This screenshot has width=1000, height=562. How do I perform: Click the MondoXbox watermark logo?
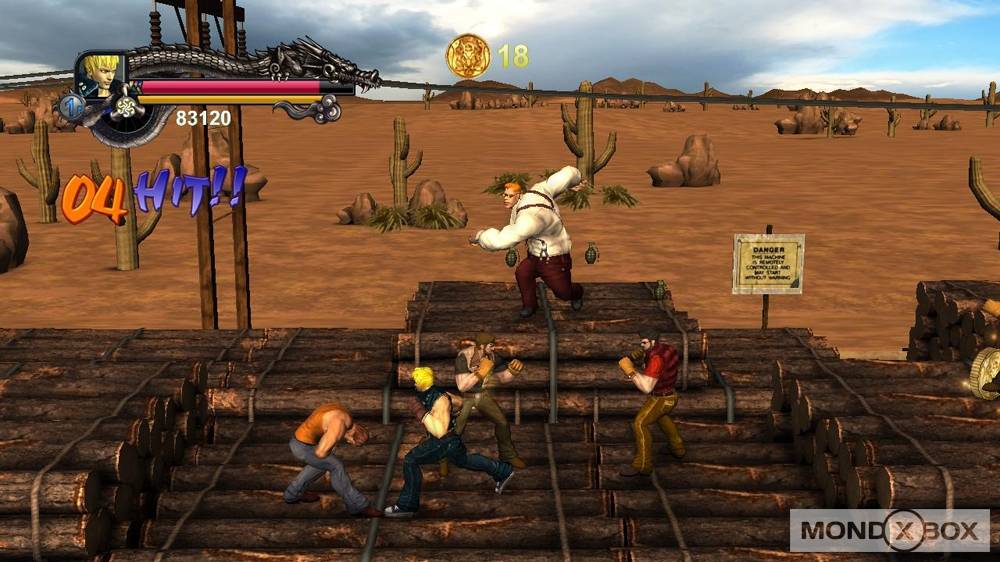coord(889,530)
